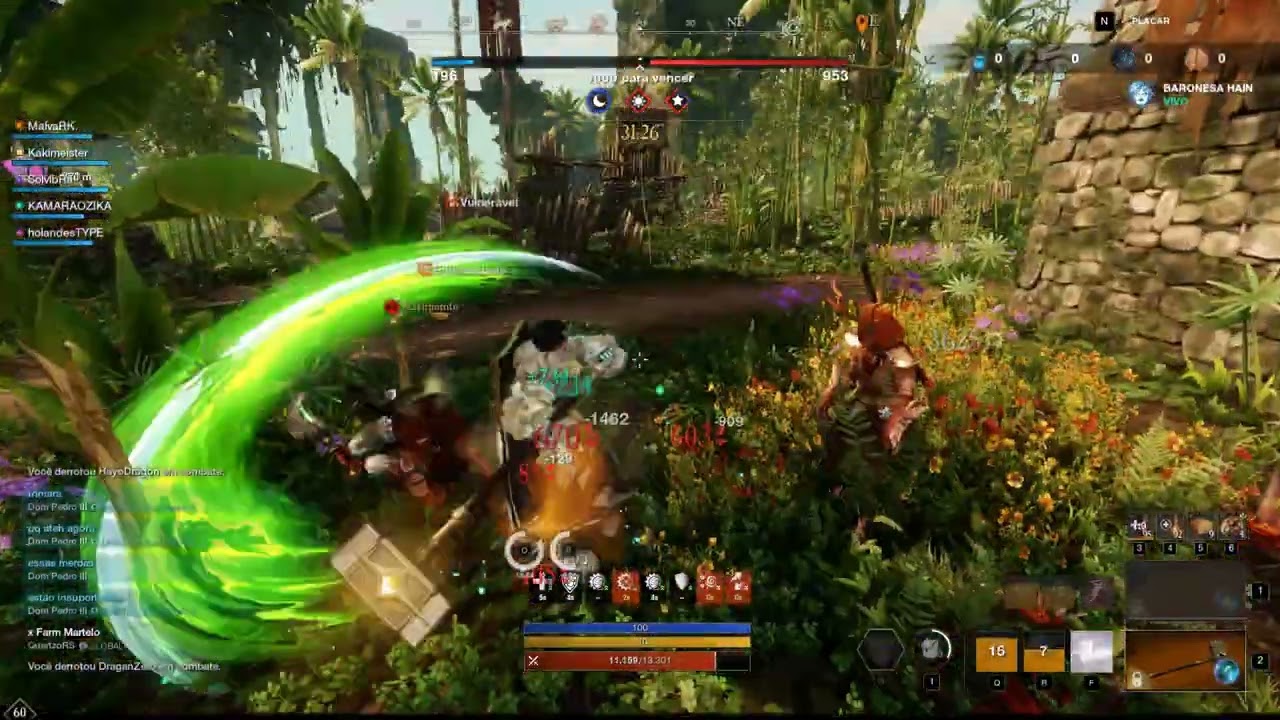
Task: Click the red star capture point icon
Action: (678, 101)
